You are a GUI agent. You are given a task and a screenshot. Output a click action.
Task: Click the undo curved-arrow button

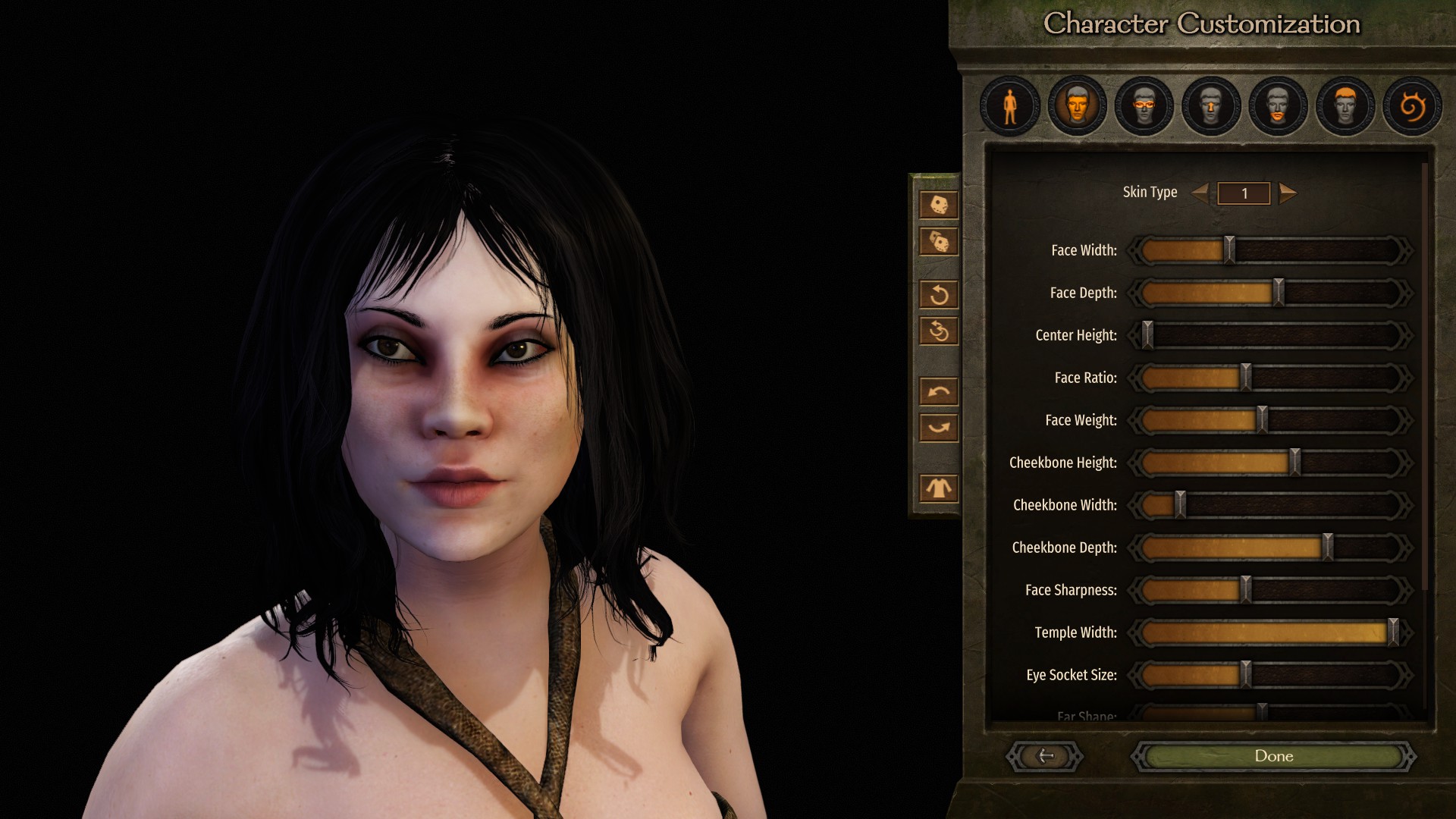(x=938, y=391)
